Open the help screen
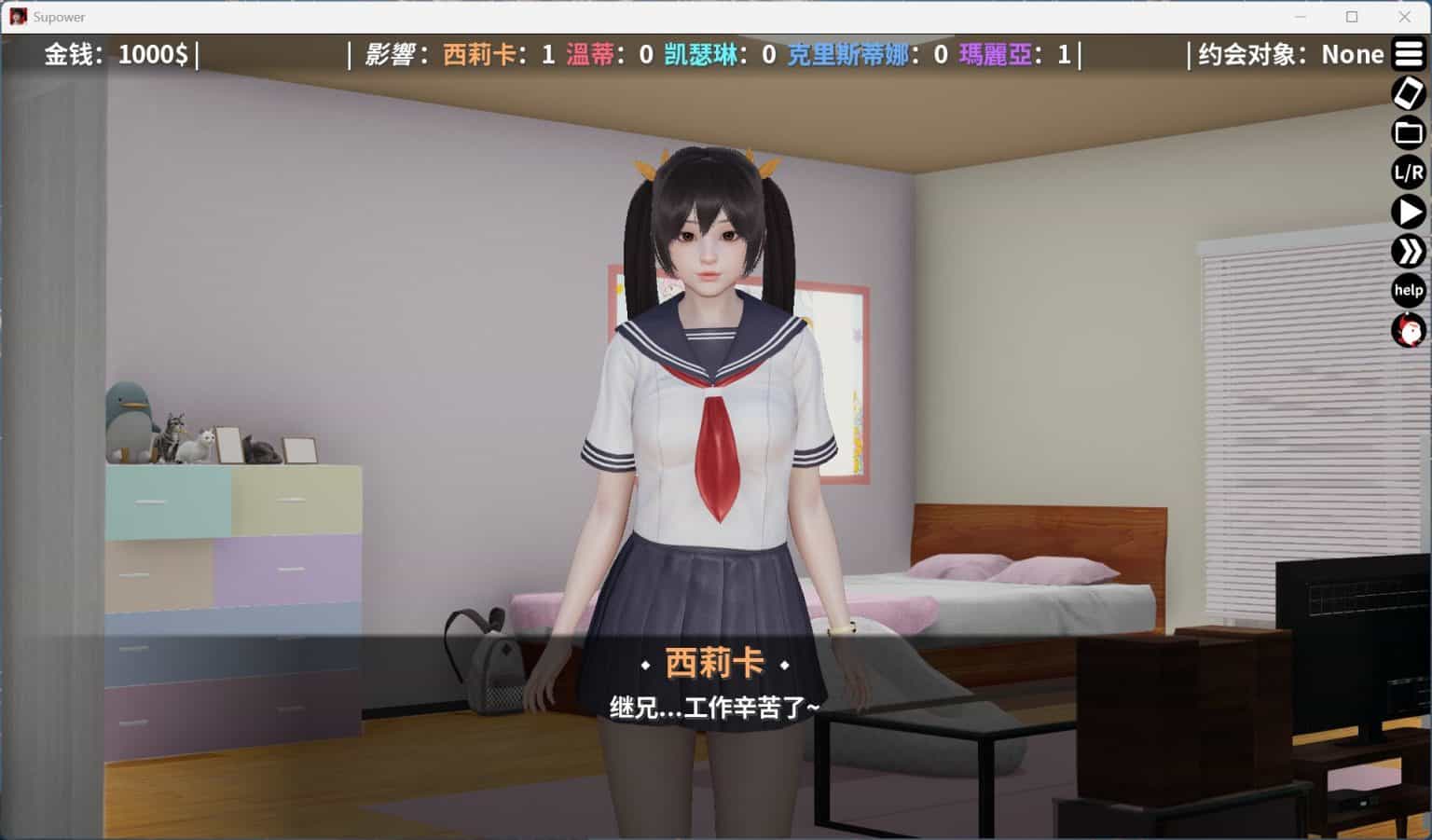Screen dimensions: 1432x840 (1408, 291)
